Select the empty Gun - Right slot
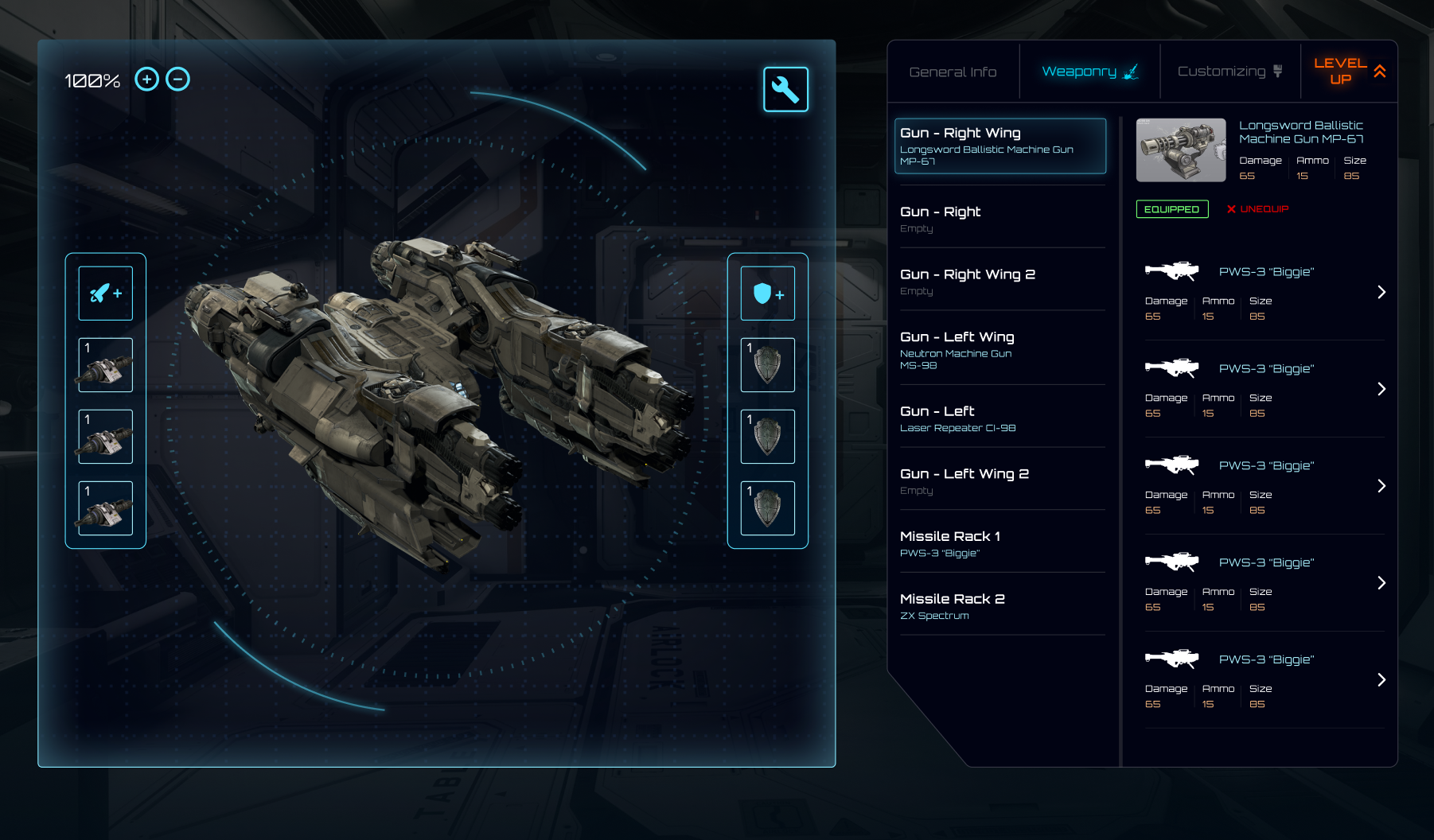The width and height of the screenshot is (1434, 840). click(x=1000, y=219)
